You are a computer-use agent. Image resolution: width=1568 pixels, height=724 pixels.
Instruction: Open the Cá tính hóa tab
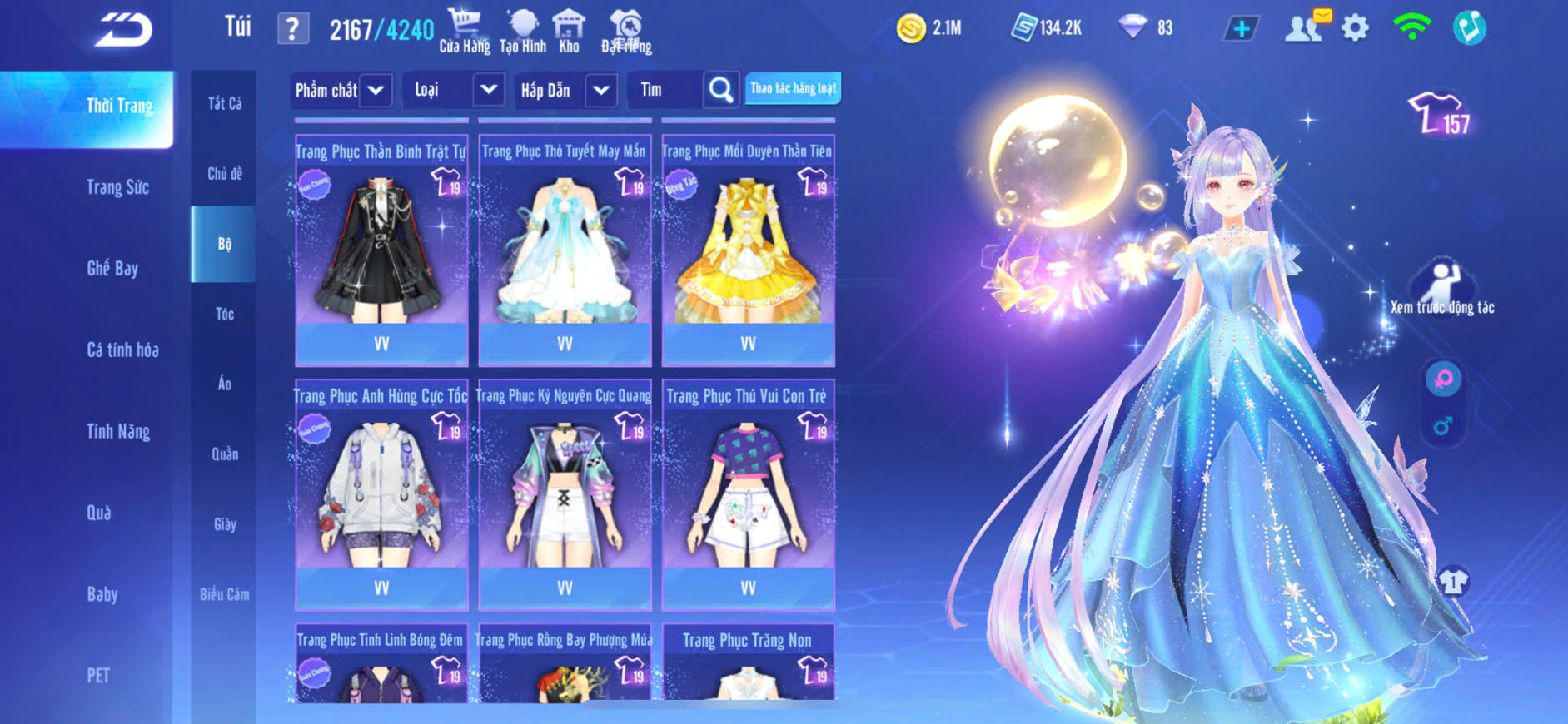point(122,350)
